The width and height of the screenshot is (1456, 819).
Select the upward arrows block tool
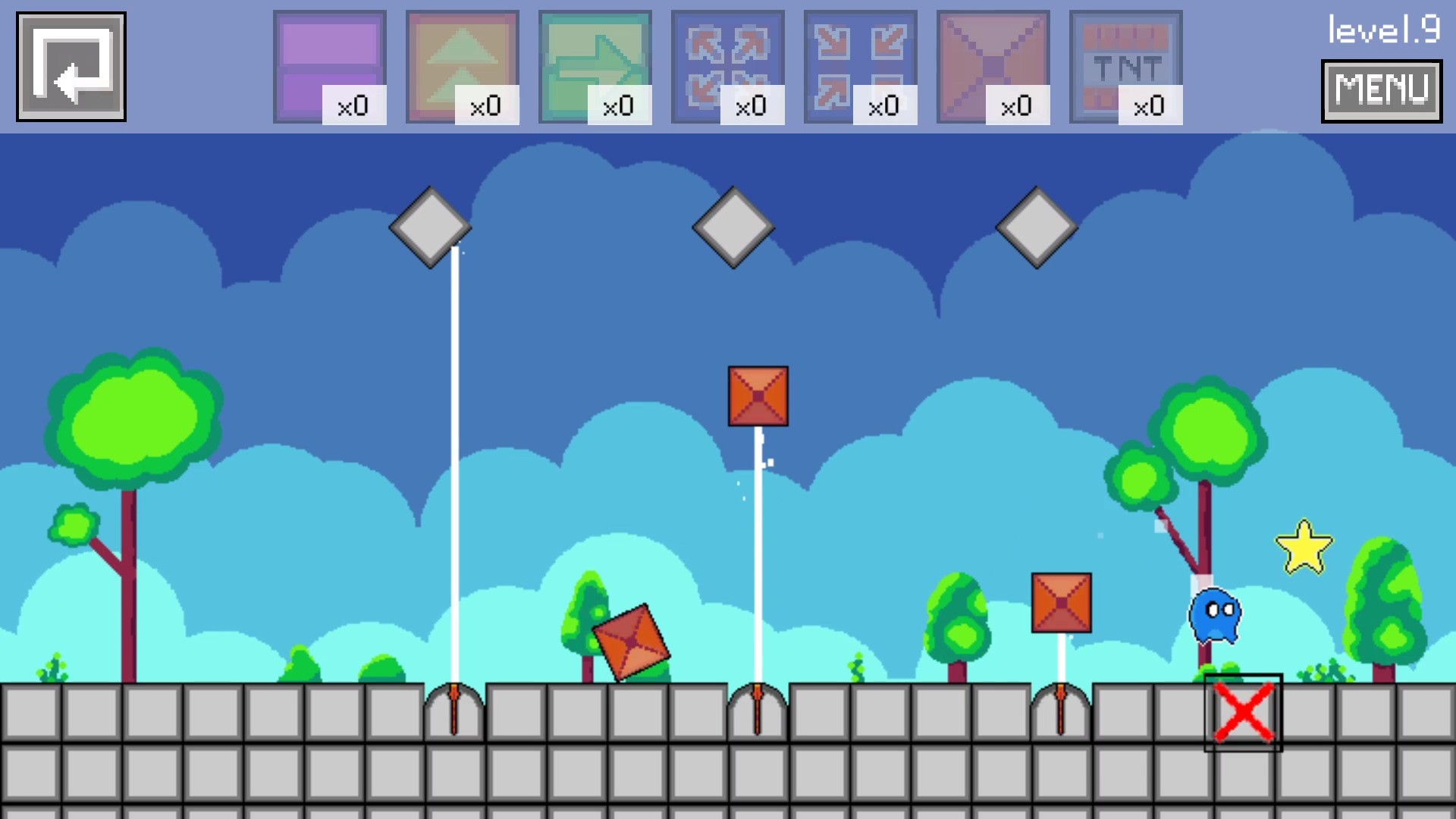(x=463, y=64)
